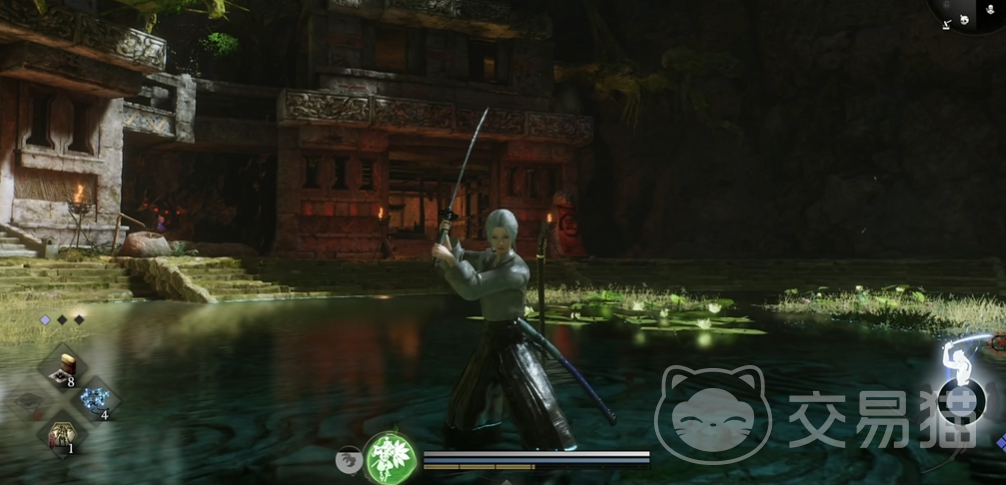Screen dimensions: 1006x485
Task: Activate the green glowing guardian spirit icon
Action: (391, 458)
